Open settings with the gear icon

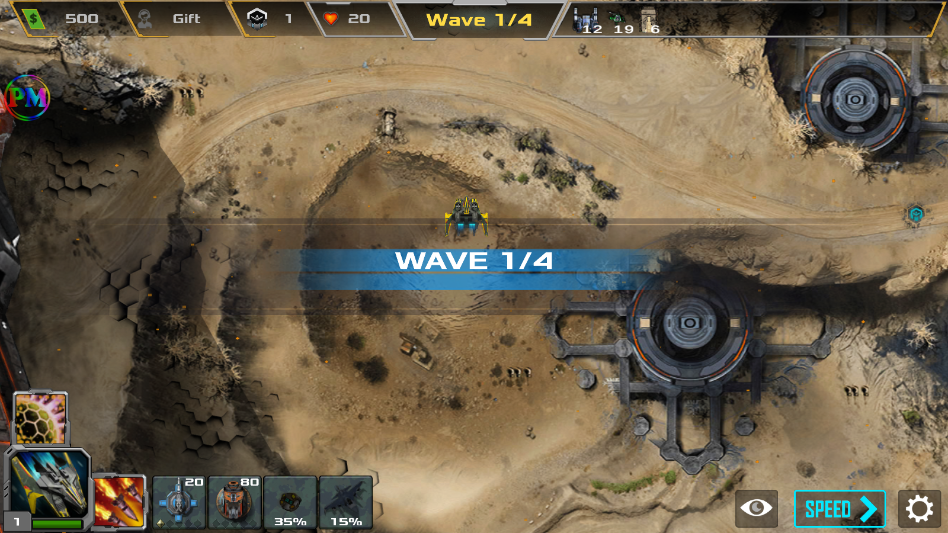pyautogui.click(x=919, y=509)
